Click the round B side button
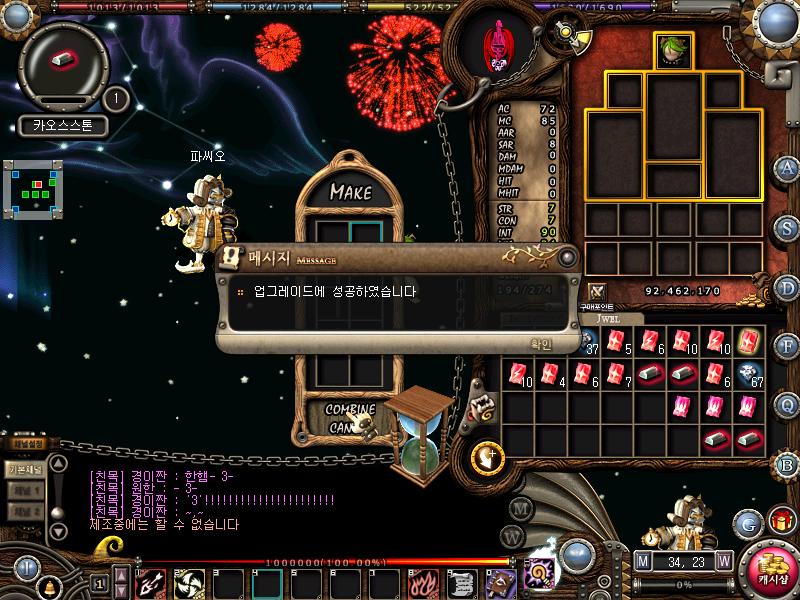Image resolution: width=800 pixels, height=600 pixels. (x=788, y=463)
